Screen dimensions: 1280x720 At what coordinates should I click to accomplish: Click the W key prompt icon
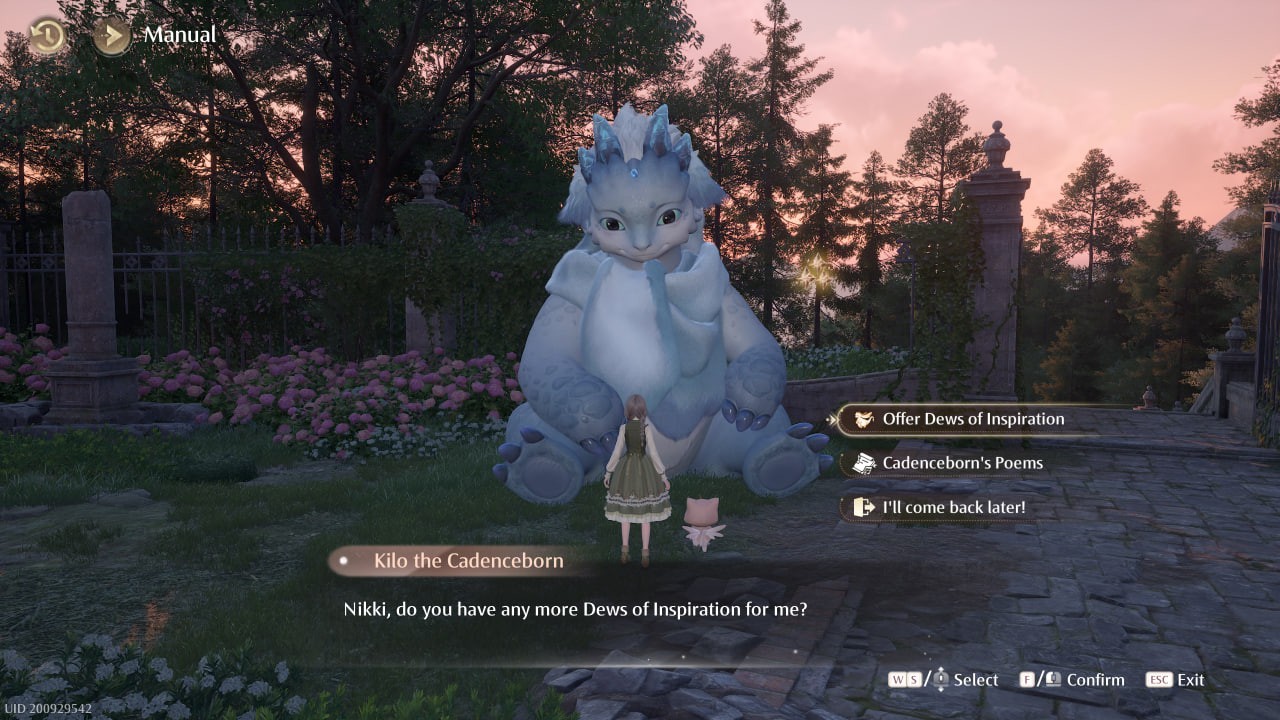coord(897,678)
